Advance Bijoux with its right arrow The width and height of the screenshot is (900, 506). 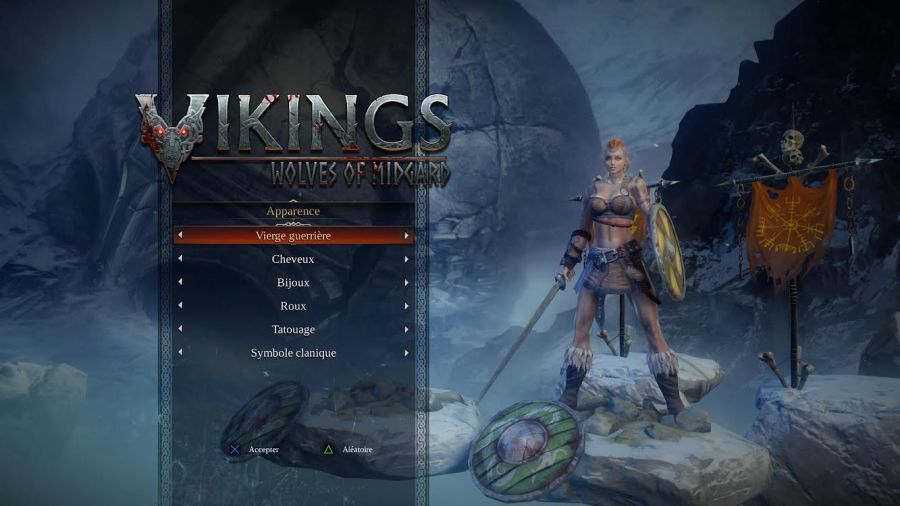pos(406,283)
